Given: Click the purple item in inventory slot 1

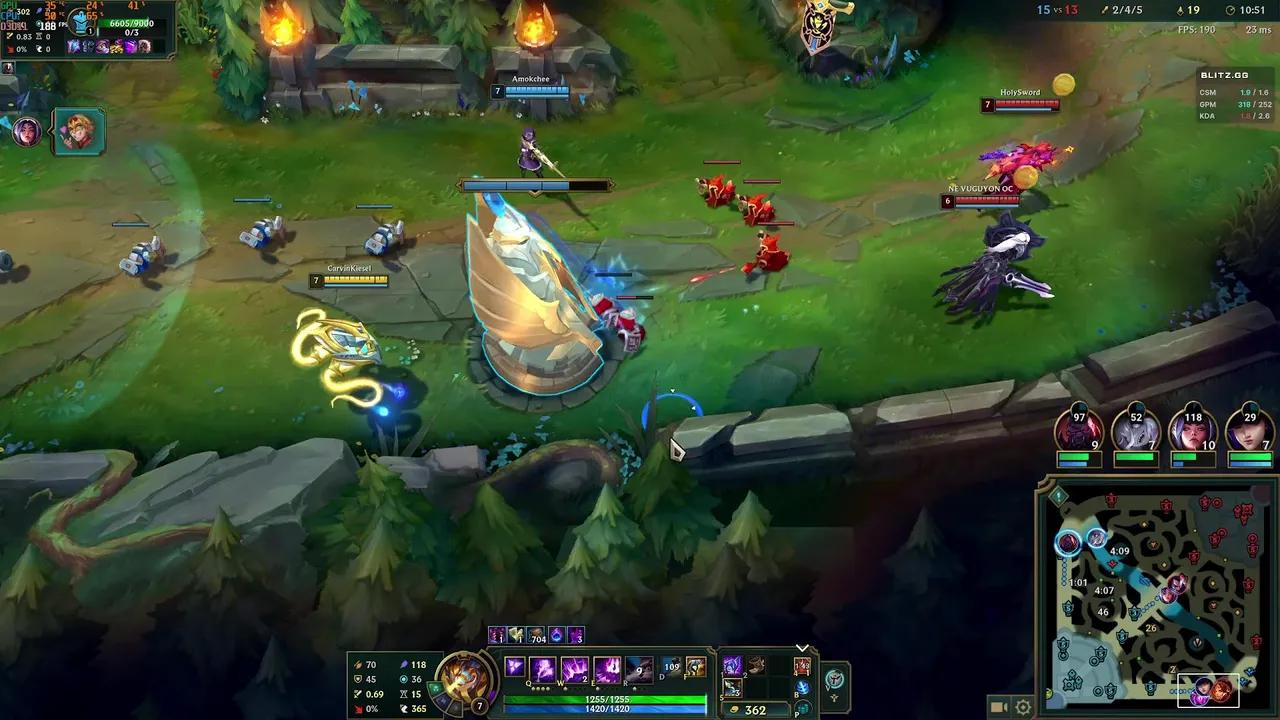Looking at the screenshot, I should click(731, 667).
